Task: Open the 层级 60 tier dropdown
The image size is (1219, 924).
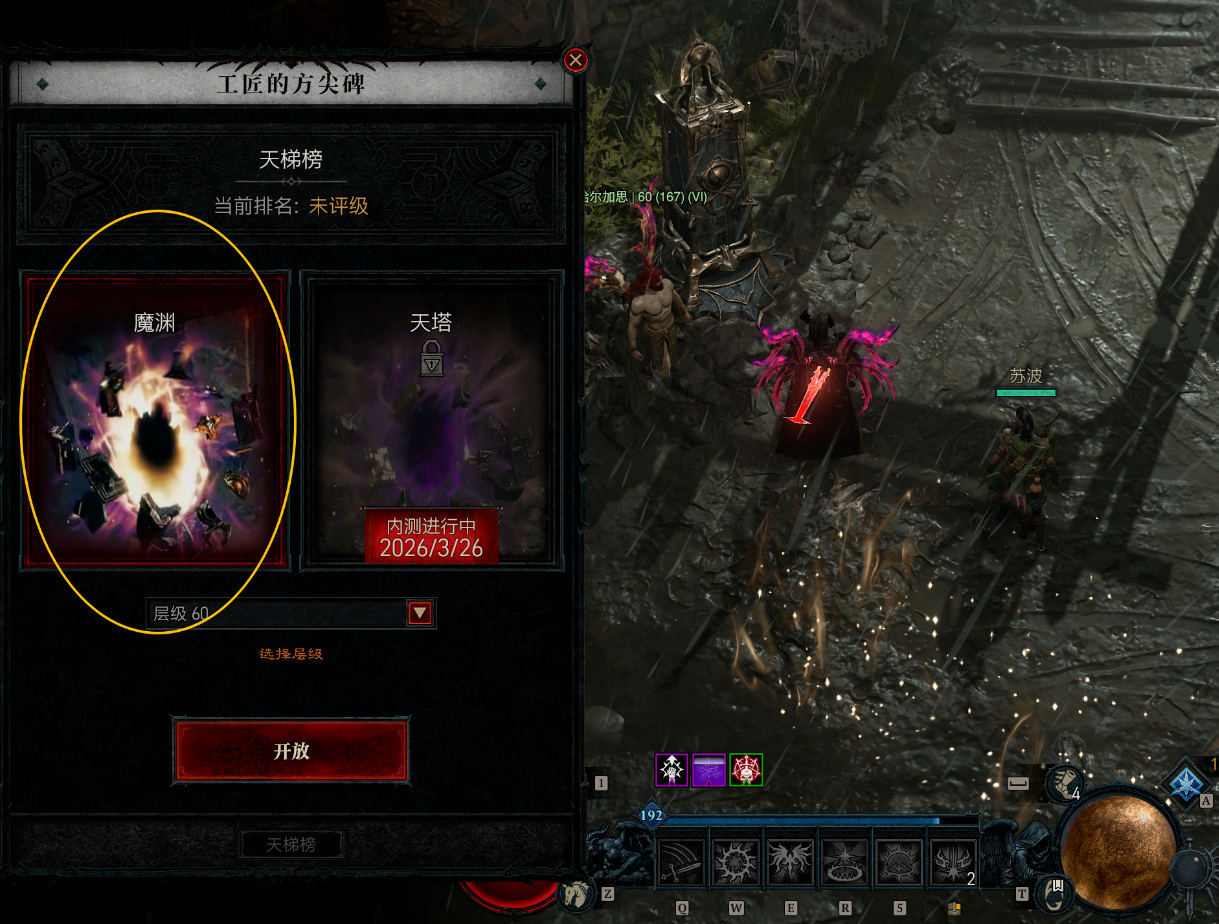Action: [420, 613]
